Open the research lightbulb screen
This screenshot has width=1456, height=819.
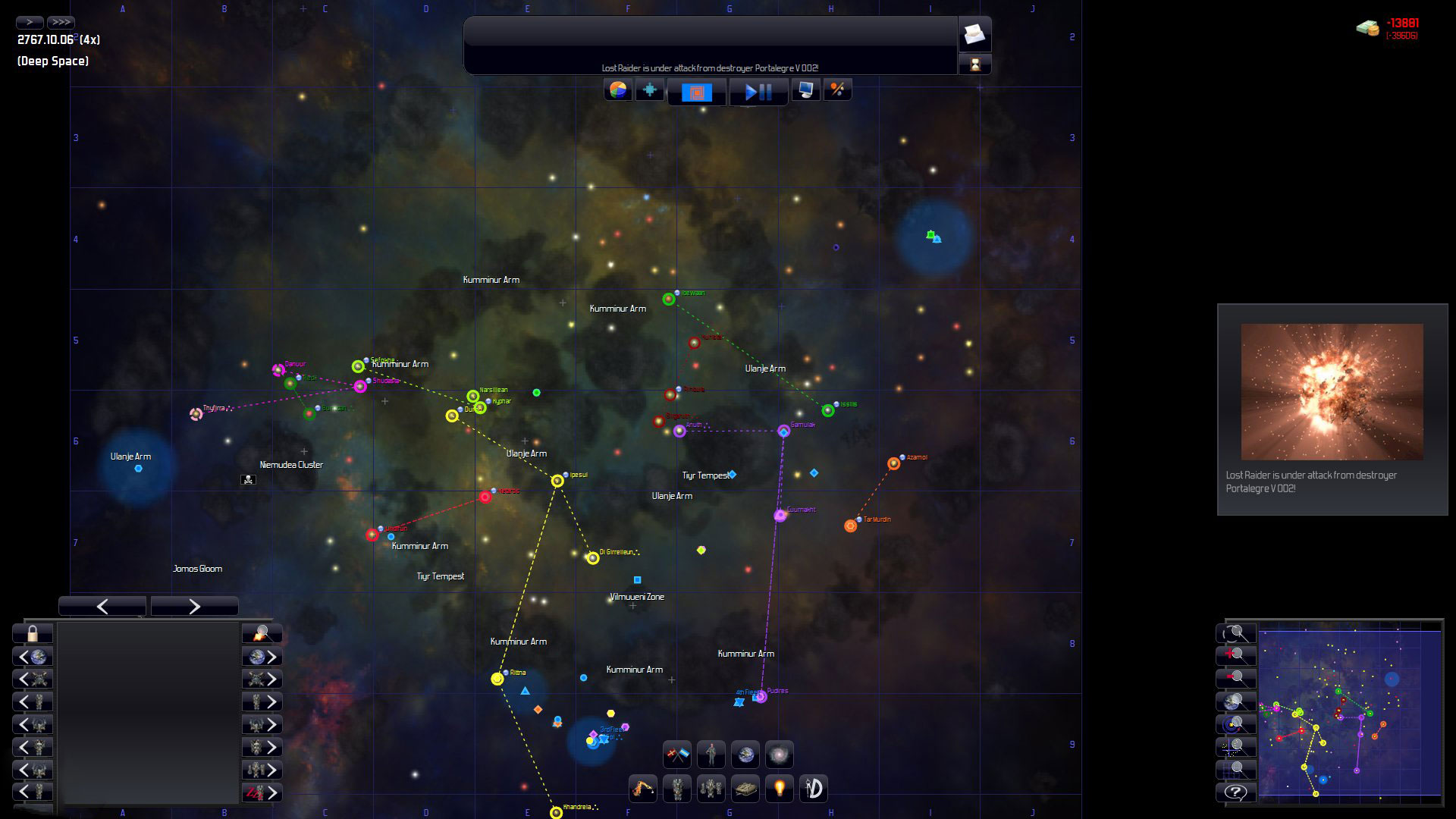(779, 789)
